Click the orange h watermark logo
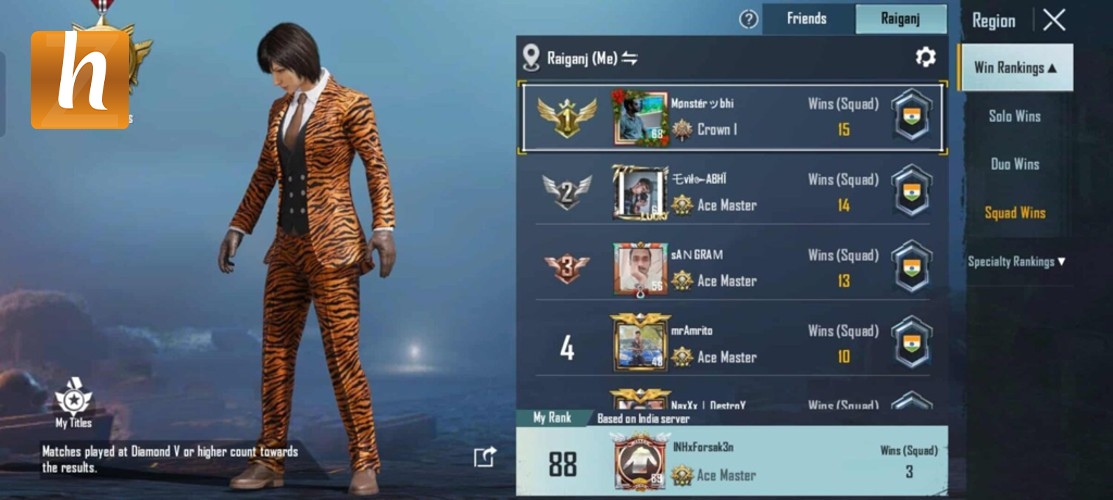This screenshot has height=500, width=1113. [80, 80]
